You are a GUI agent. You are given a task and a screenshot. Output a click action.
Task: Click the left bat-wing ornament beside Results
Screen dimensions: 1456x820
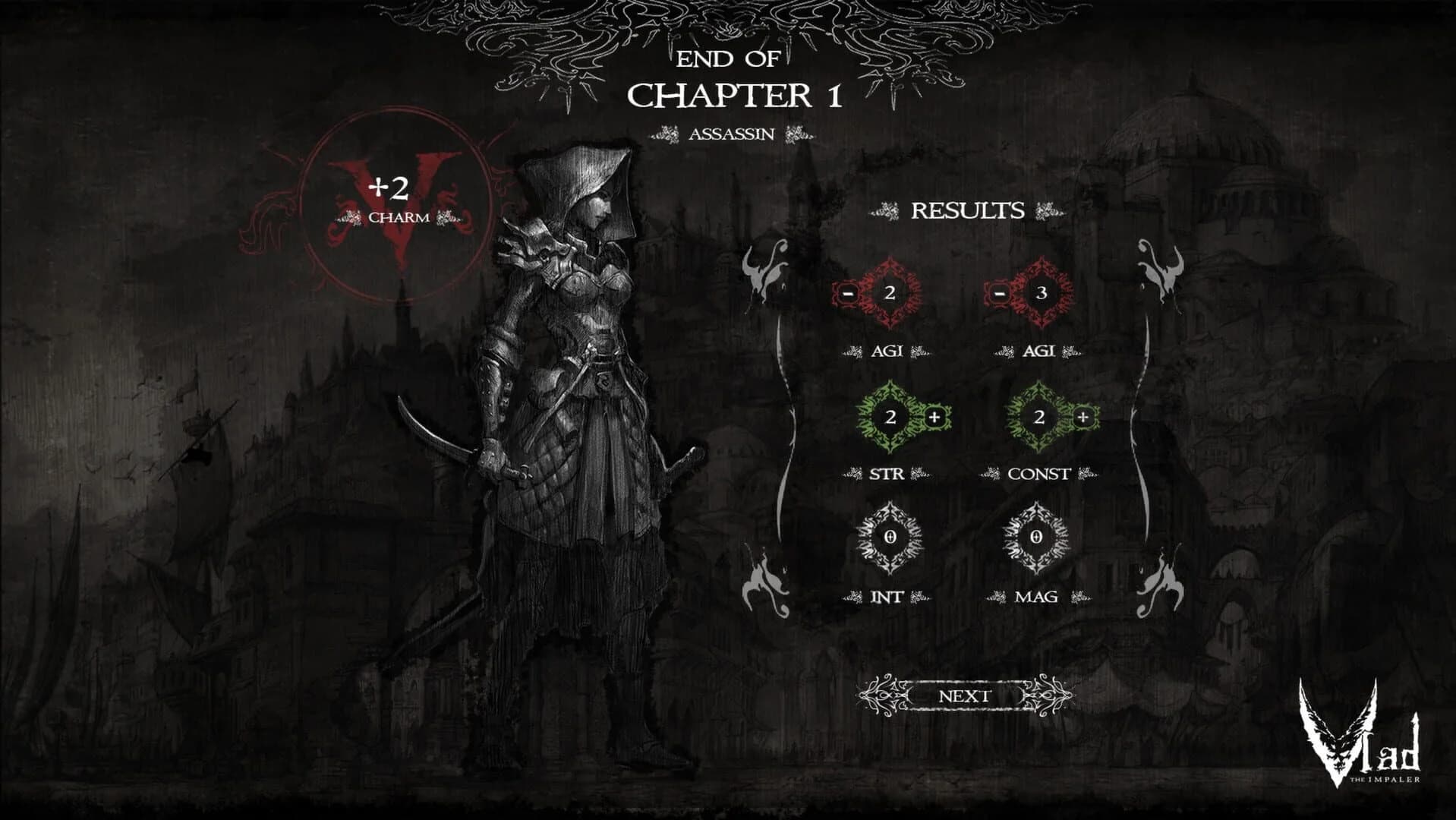766,273
